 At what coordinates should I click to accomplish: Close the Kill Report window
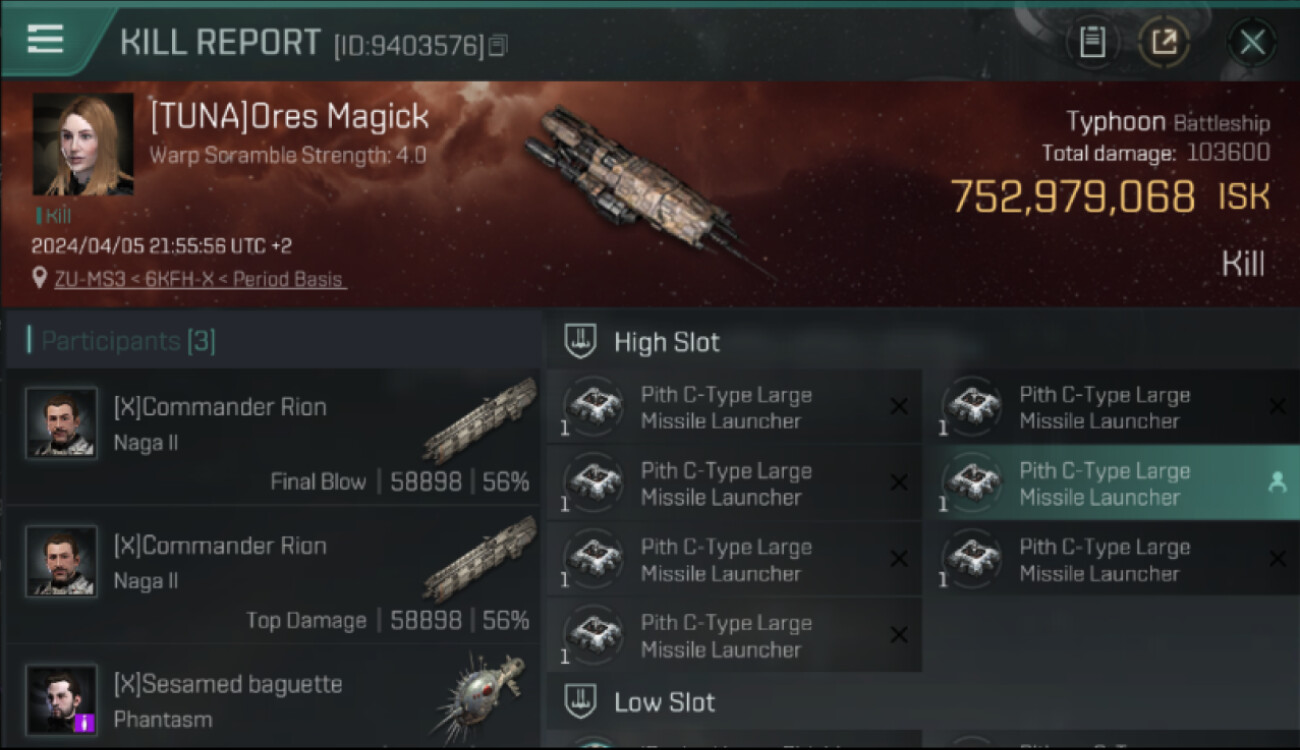tap(1252, 42)
